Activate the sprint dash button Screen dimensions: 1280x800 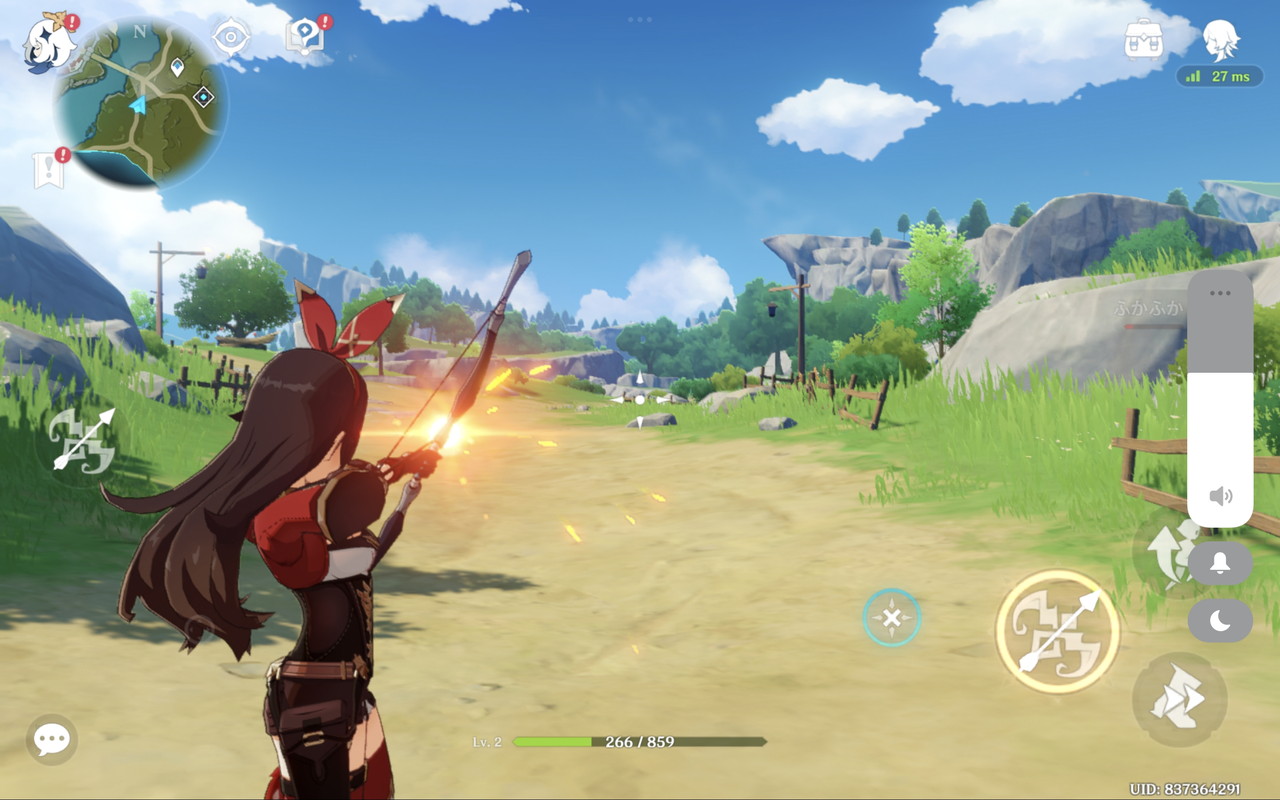tap(1179, 699)
